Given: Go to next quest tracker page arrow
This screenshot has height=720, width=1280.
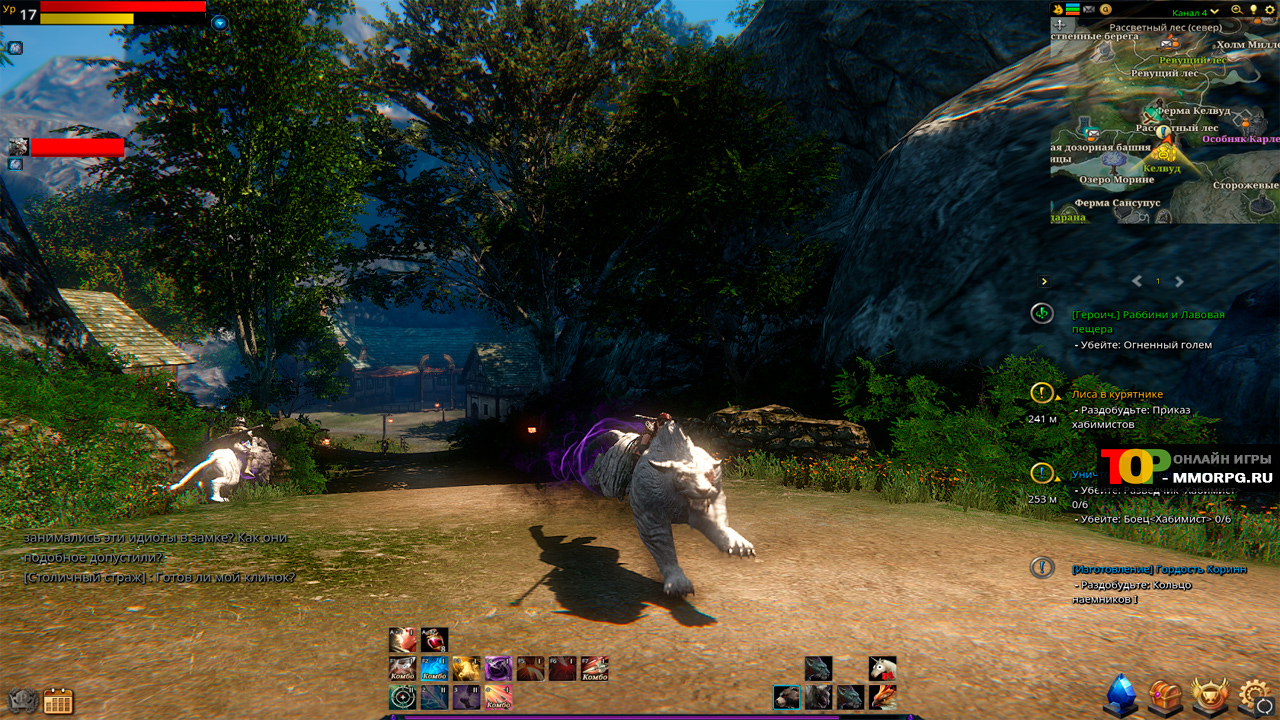Looking at the screenshot, I should point(1180,282).
